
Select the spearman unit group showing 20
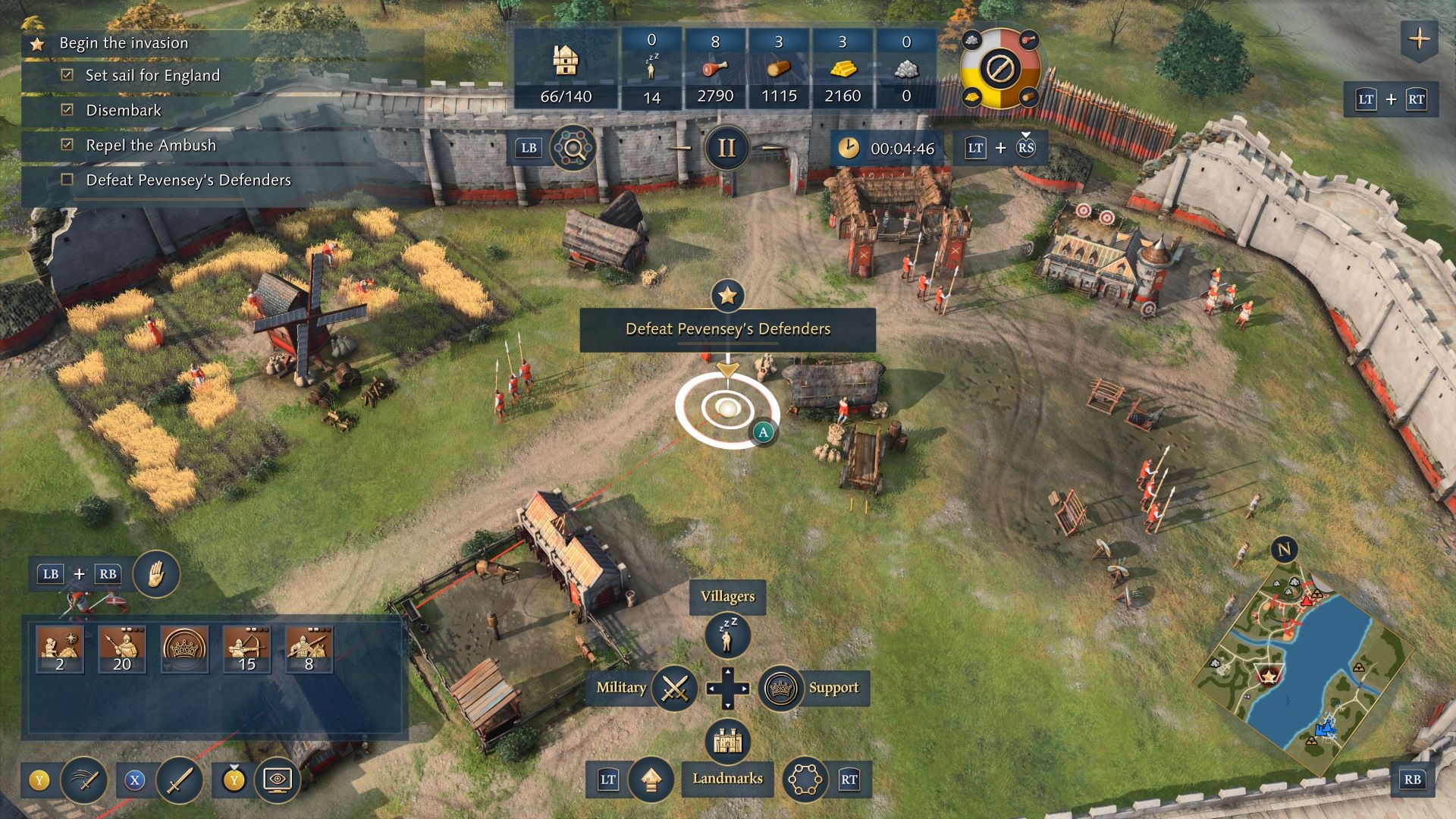(x=121, y=649)
